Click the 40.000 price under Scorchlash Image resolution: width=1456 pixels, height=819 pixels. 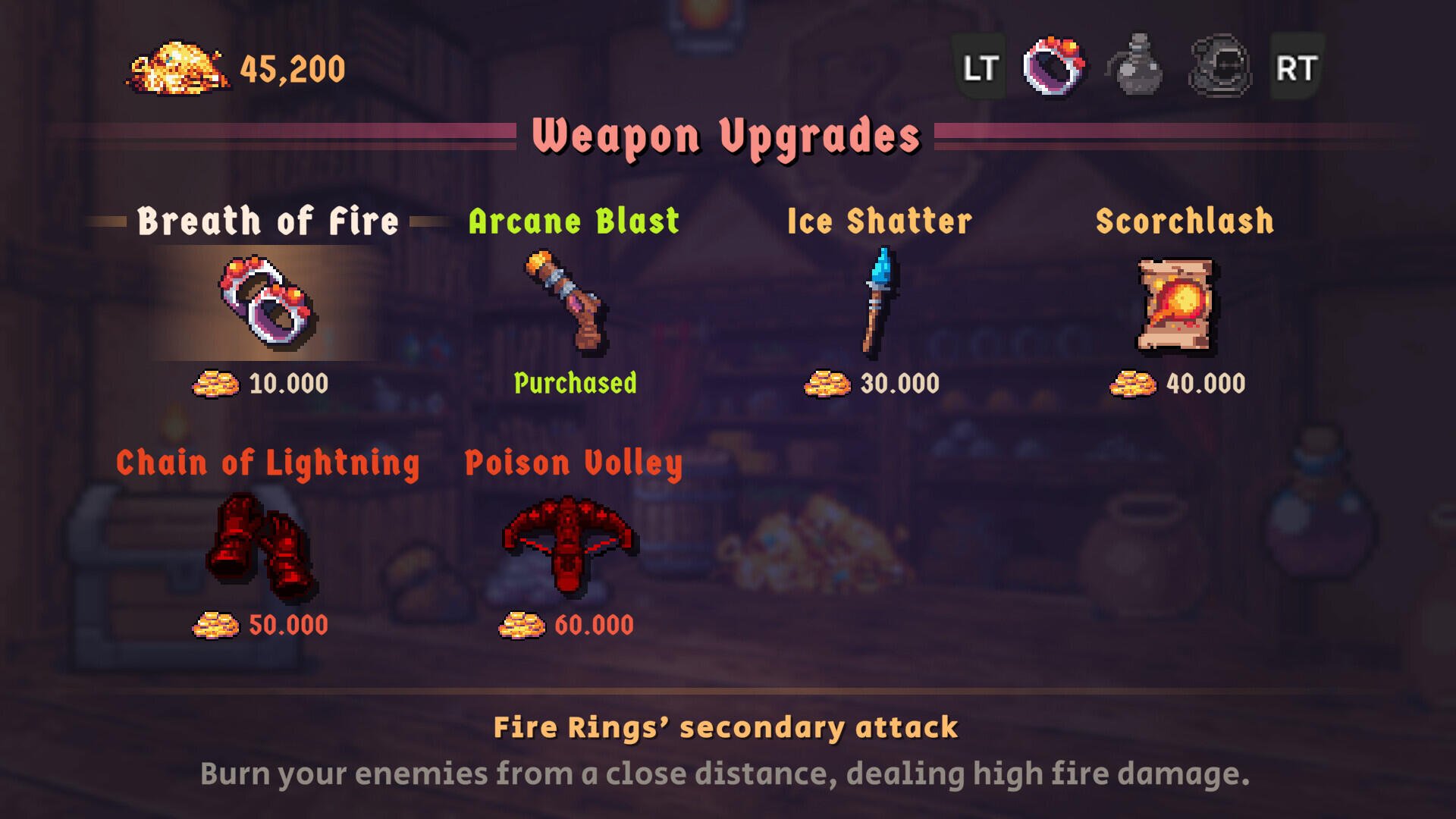pos(1207,384)
